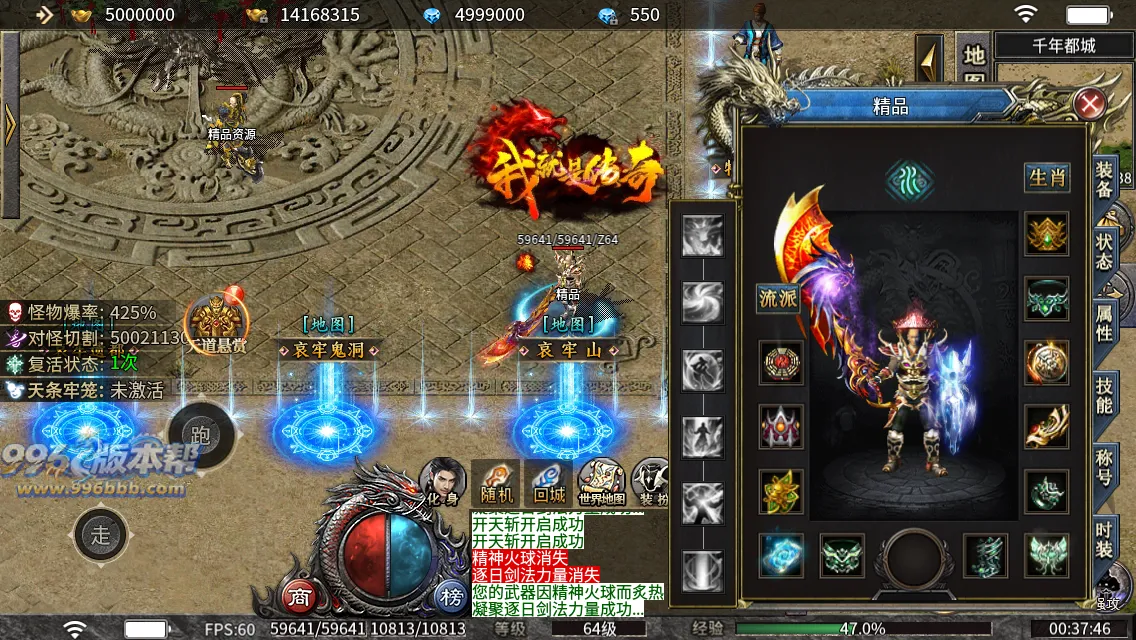This screenshot has width=1136, height=640.
Task: Activate the 回城 return-to-town icon
Action: coord(549,482)
